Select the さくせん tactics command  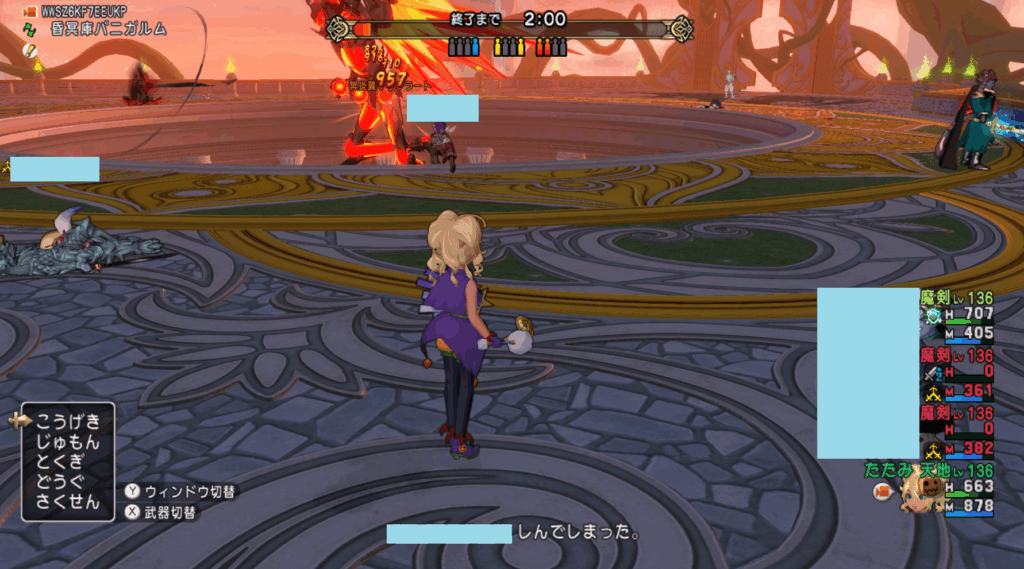62,501
